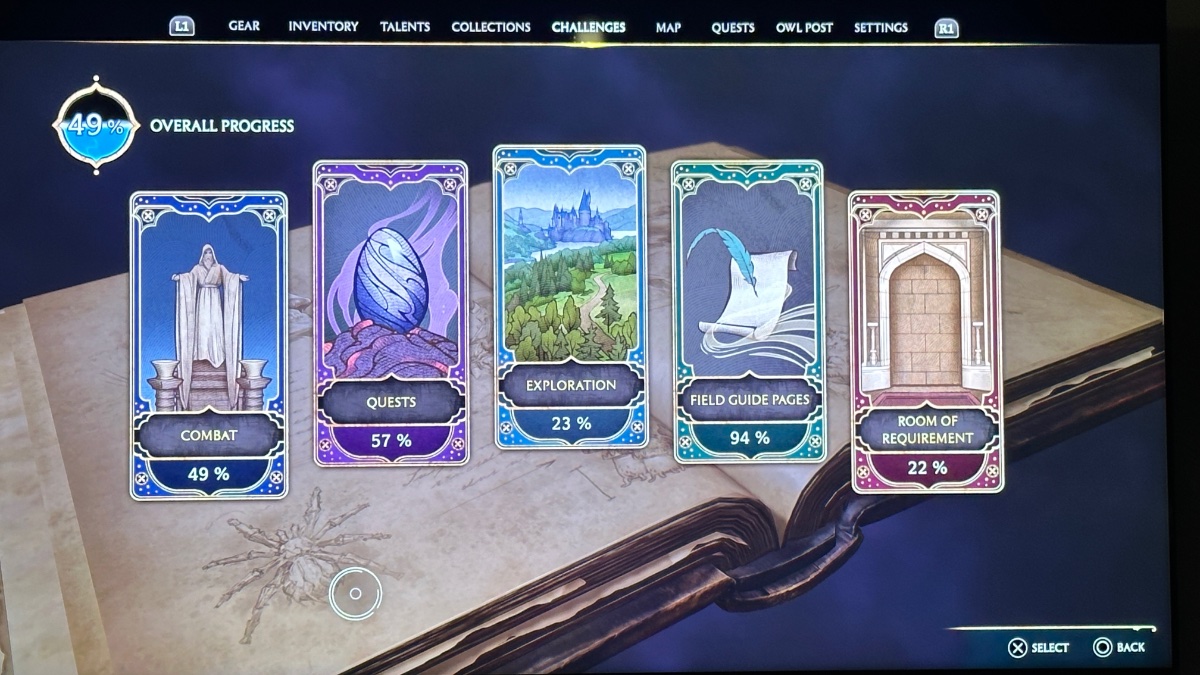Show the Collections tab
The image size is (1200, 675).
[490, 27]
